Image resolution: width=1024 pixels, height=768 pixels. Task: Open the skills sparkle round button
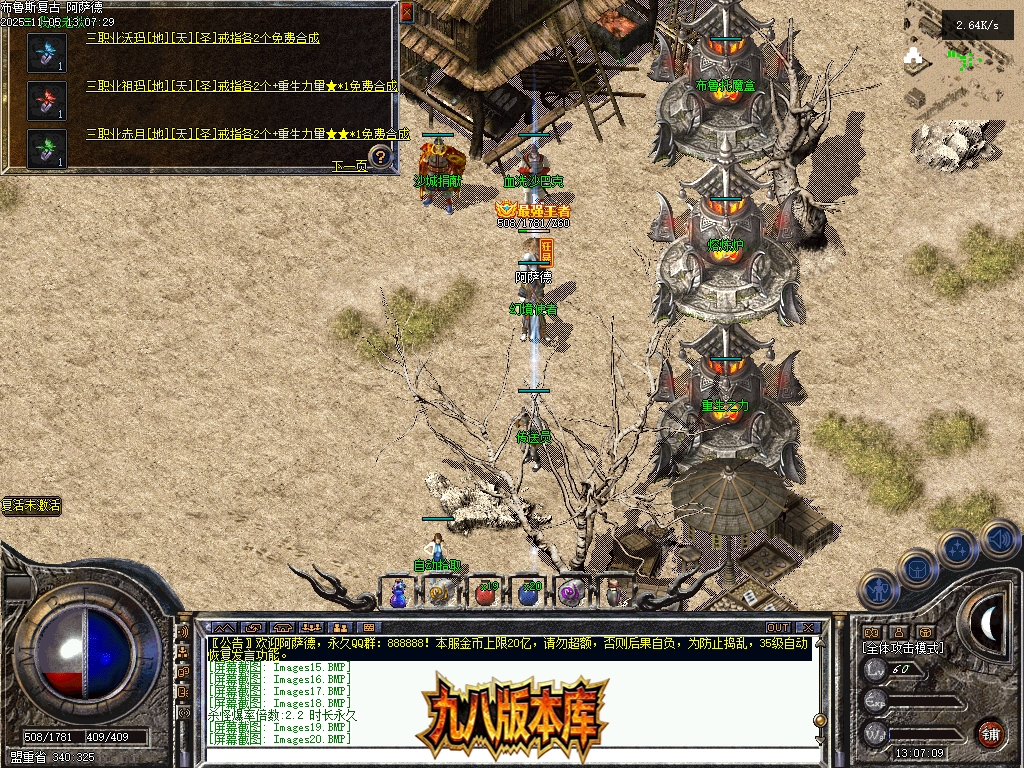958,548
